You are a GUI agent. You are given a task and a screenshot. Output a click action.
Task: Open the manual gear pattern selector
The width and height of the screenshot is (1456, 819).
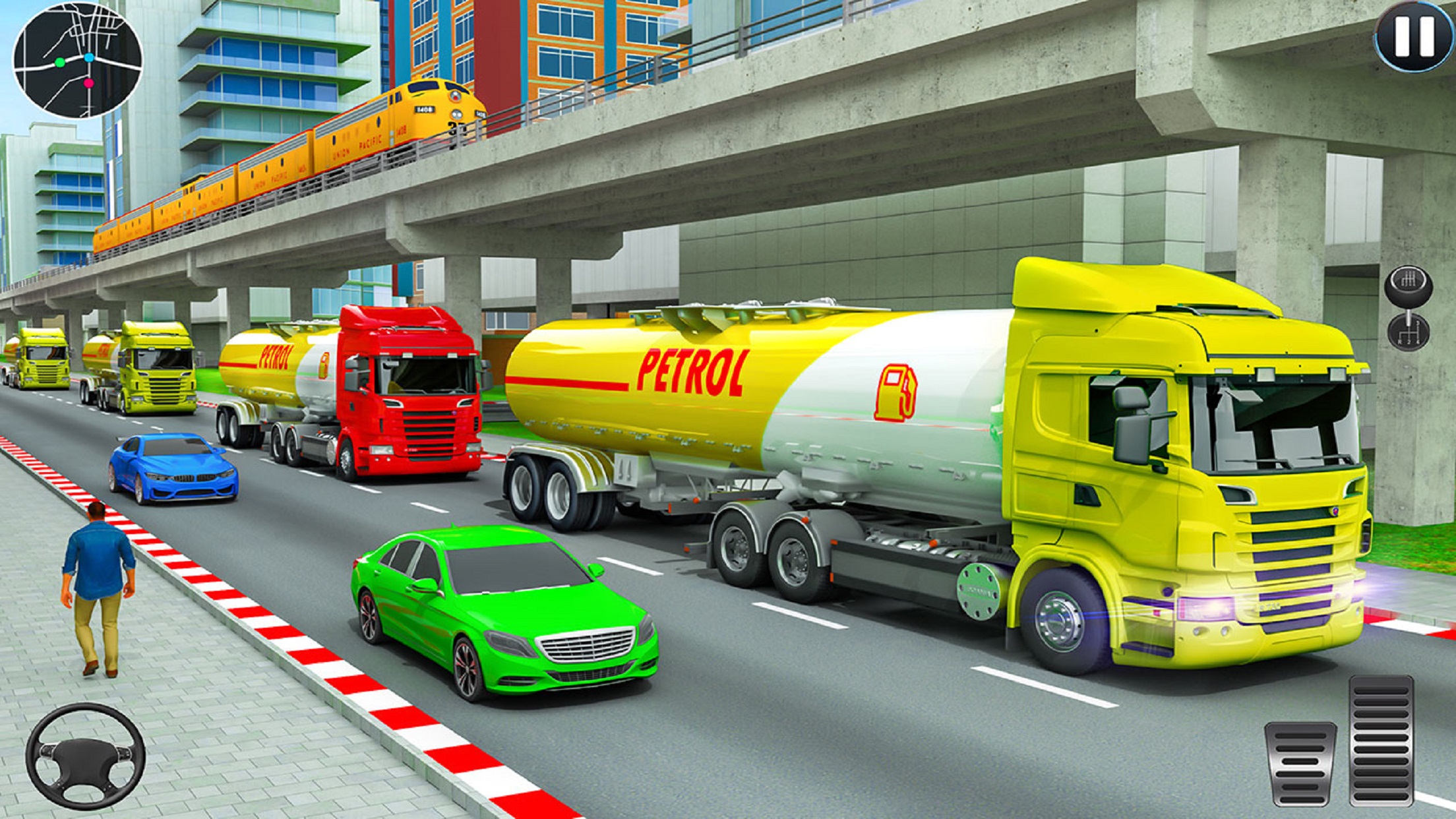coord(1409,333)
